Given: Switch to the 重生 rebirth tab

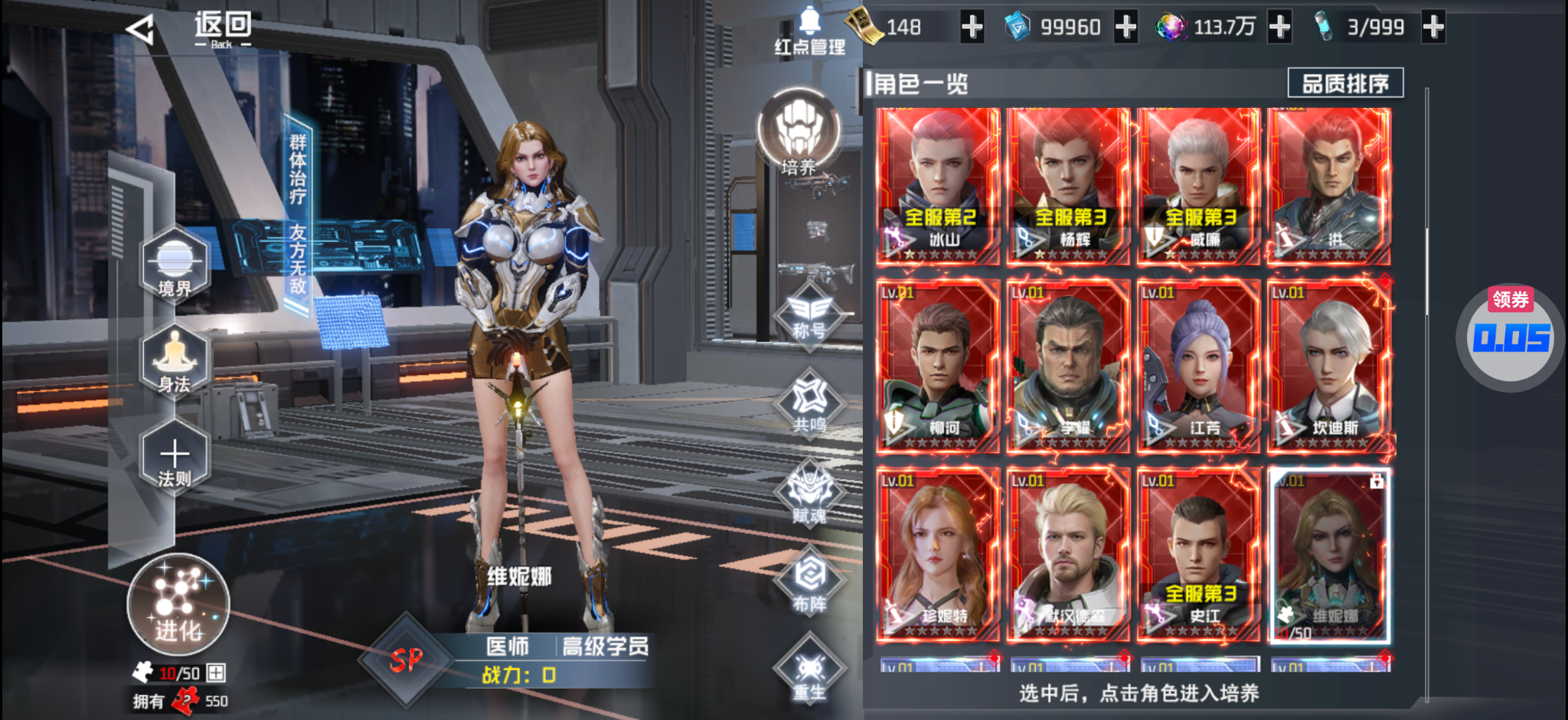Looking at the screenshot, I should 809,671.
